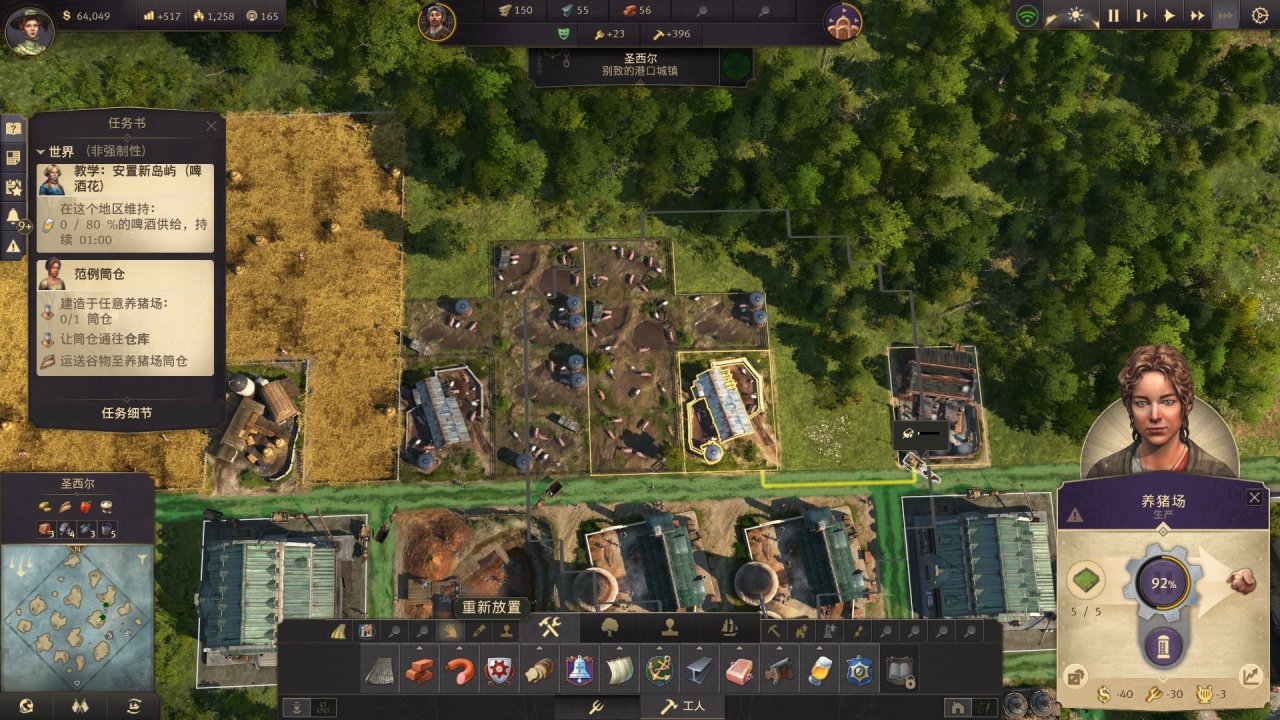Open the ships category tab
The height and width of the screenshot is (720, 1280).
pos(729,629)
